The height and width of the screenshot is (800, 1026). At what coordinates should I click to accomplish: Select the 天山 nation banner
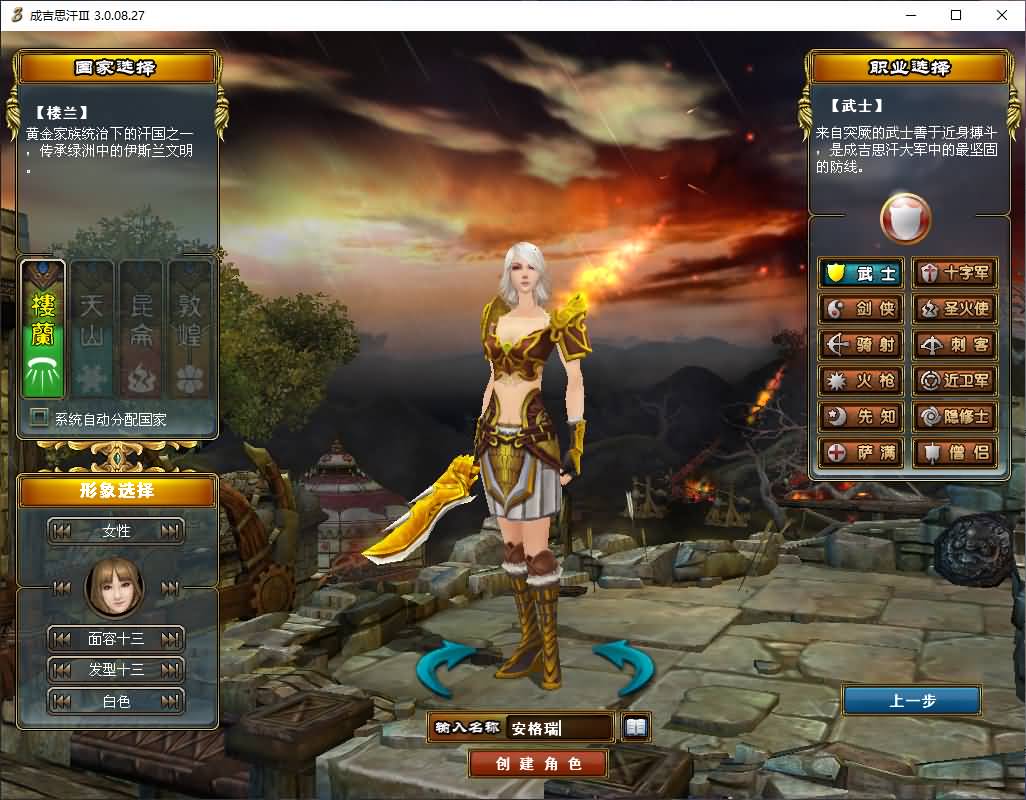(x=91, y=330)
